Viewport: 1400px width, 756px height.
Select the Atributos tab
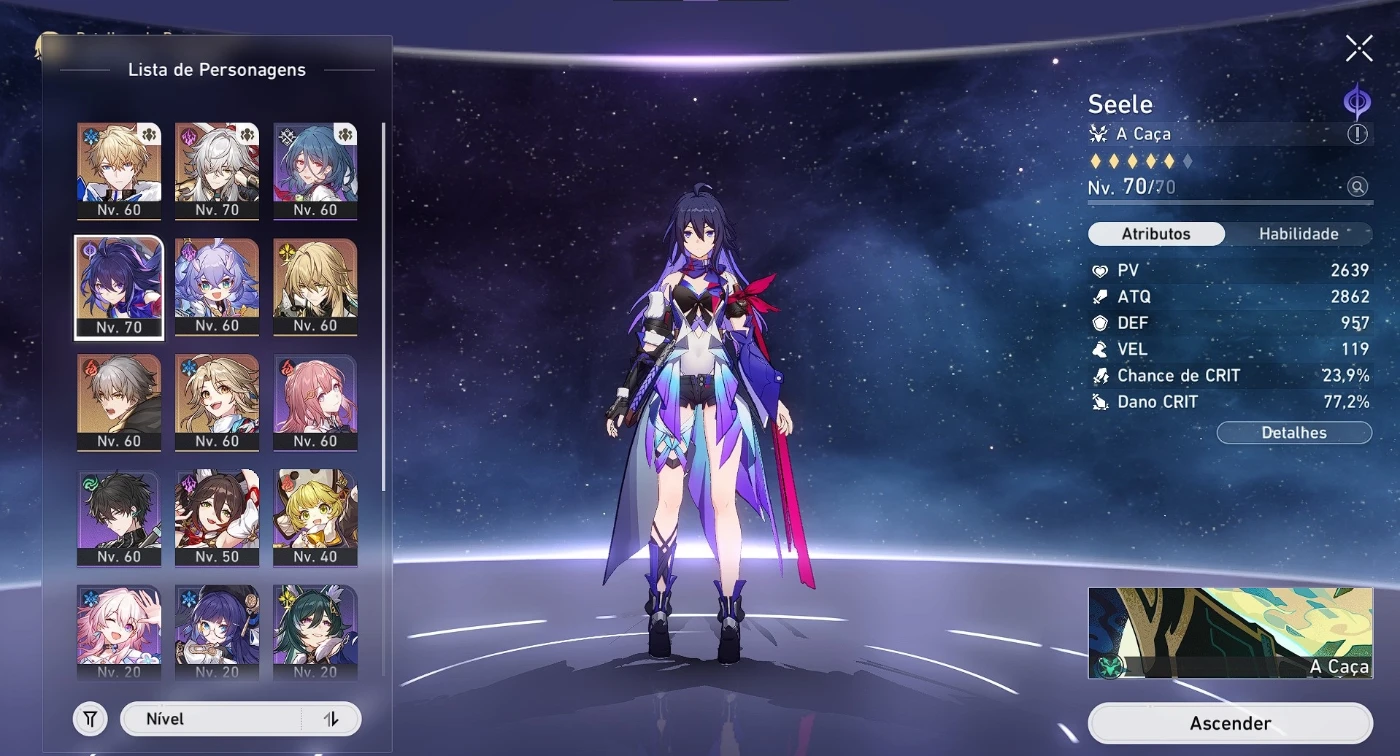click(x=1156, y=234)
